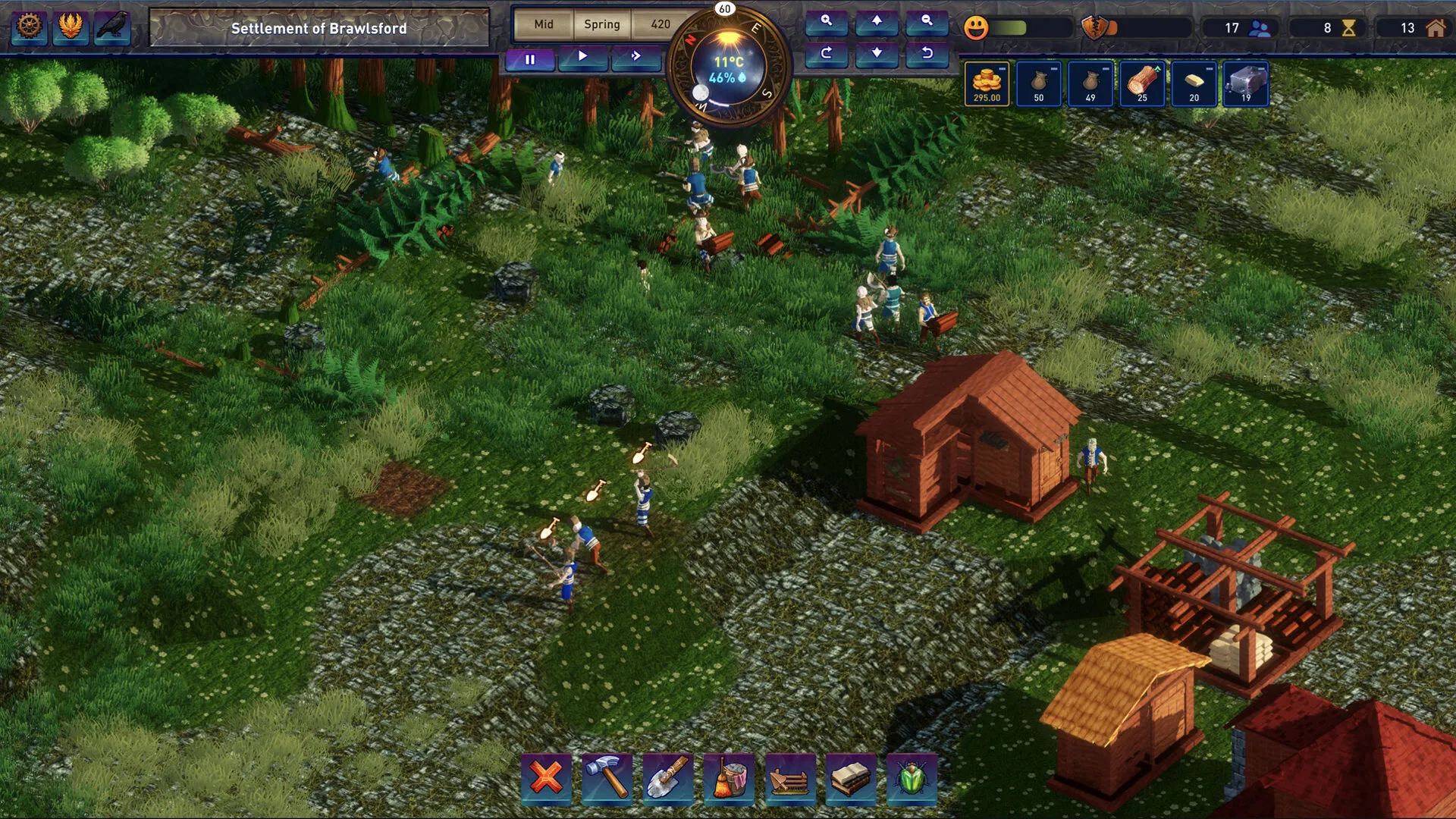Tilt camera with the up arrow button
1456x819 pixels.
point(877,21)
